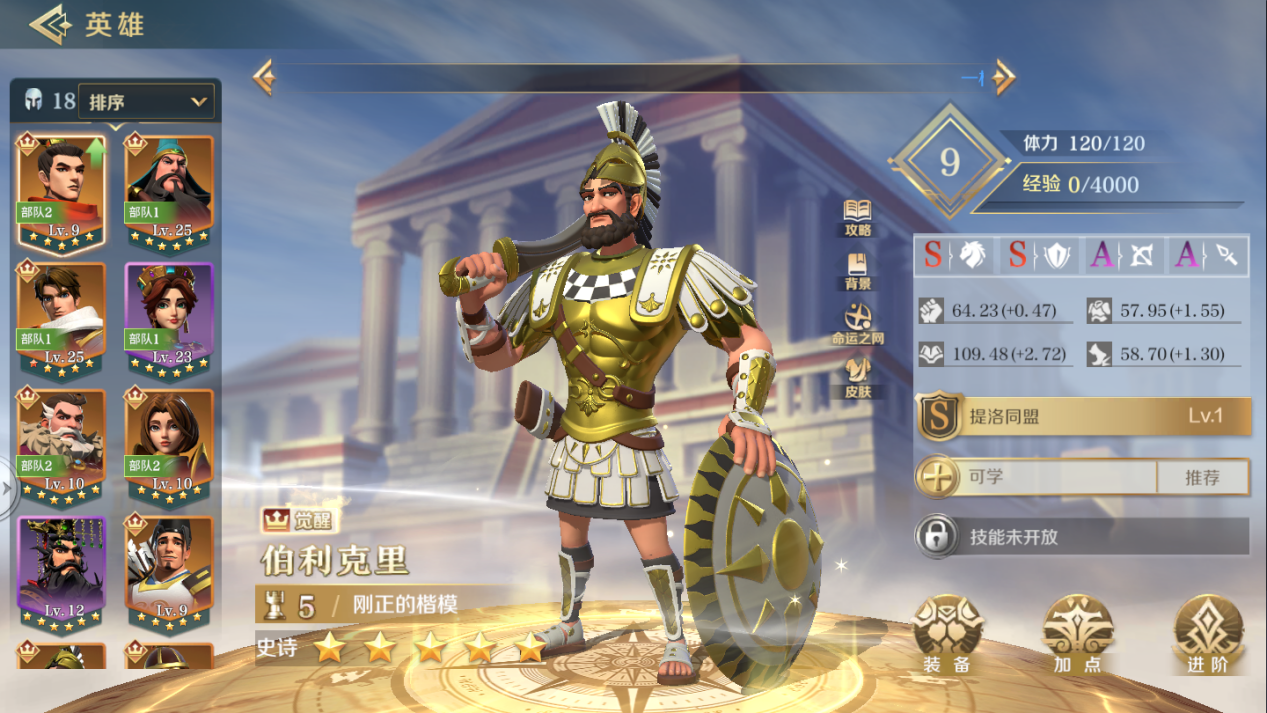1267x713 pixels.
Task: Open the 攻略 guide book icon
Action: [857, 216]
